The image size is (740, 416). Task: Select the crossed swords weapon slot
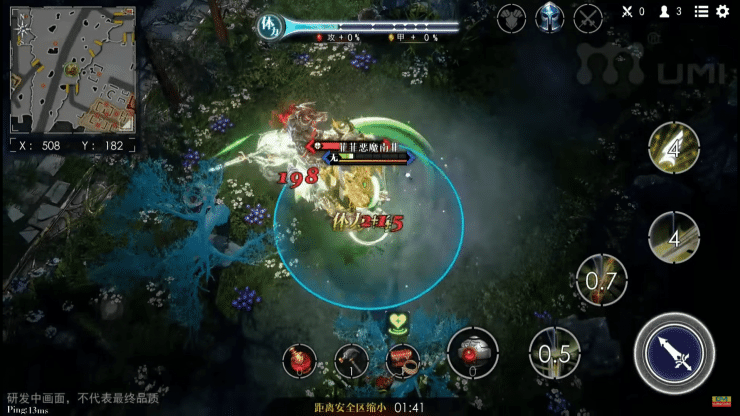tap(587, 16)
